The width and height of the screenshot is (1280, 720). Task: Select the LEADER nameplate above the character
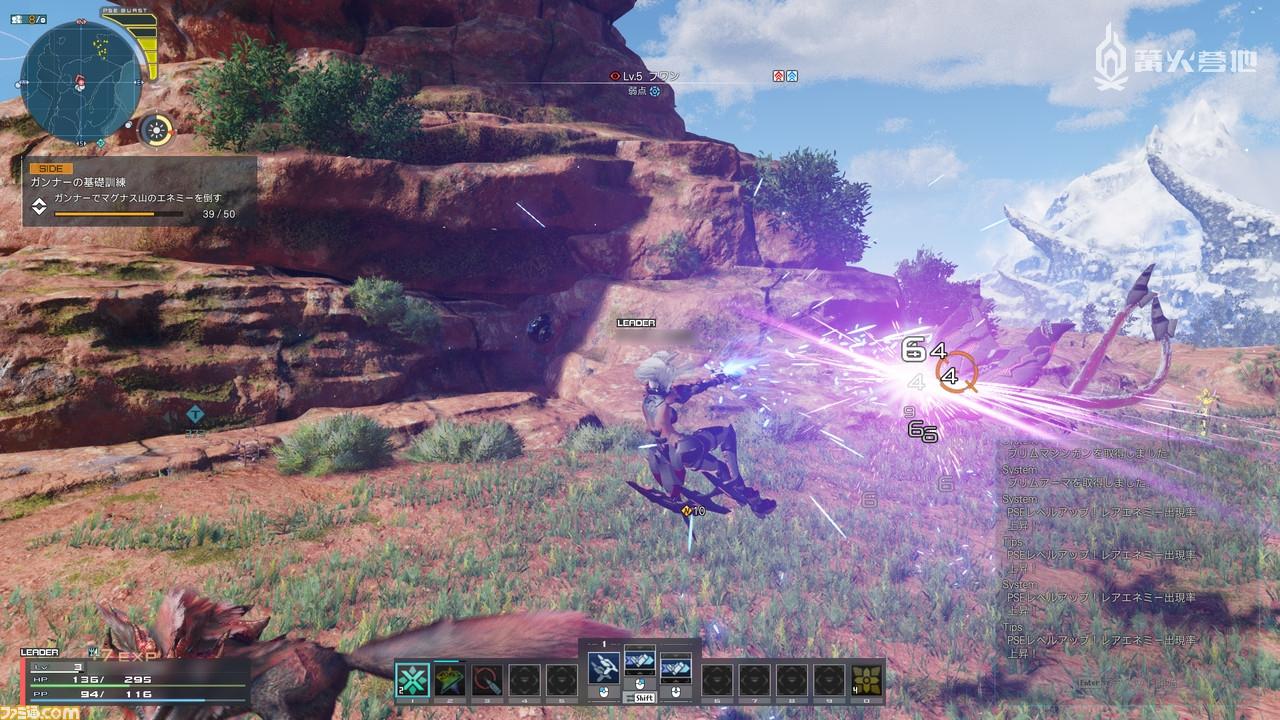click(636, 324)
